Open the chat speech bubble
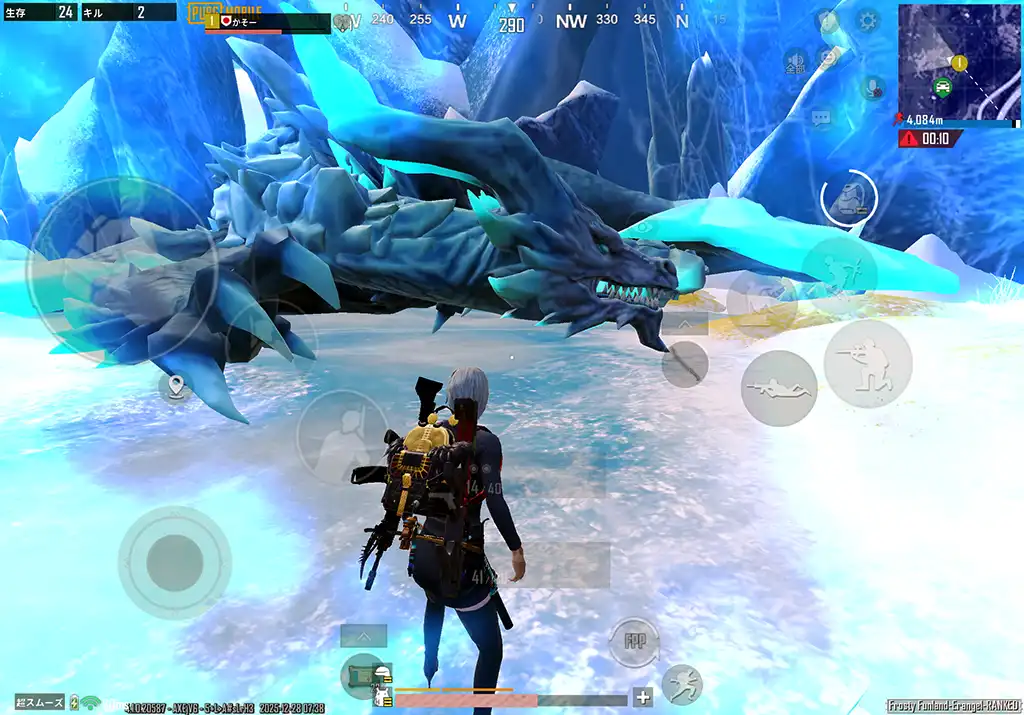This screenshot has height=715, width=1024. coord(821,119)
